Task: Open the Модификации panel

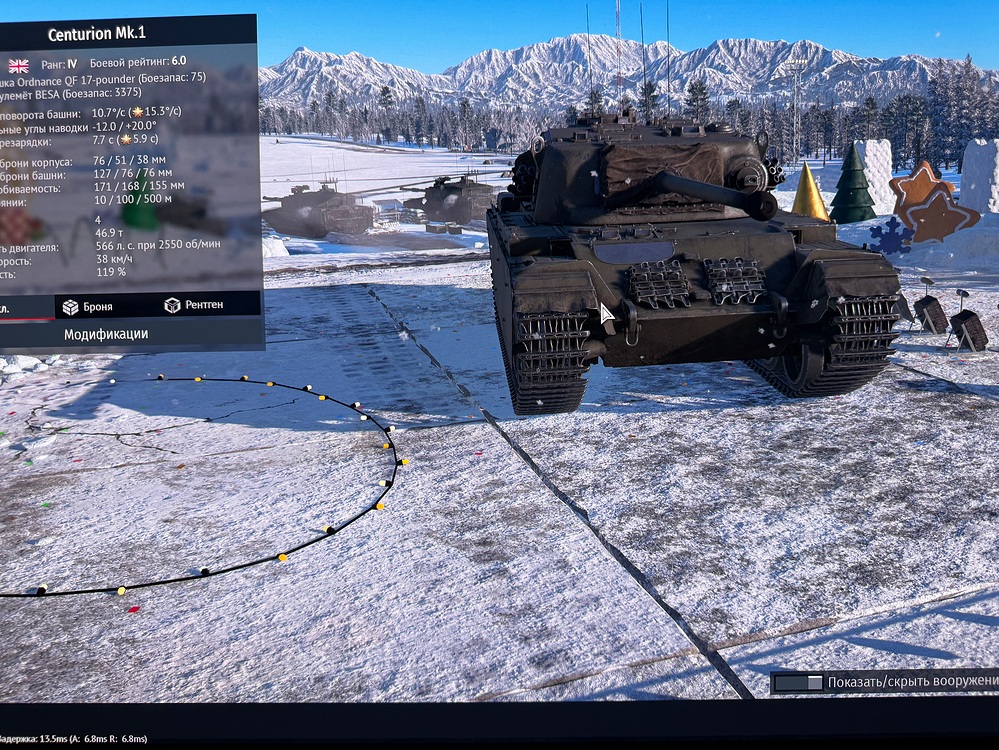Action: click(106, 334)
